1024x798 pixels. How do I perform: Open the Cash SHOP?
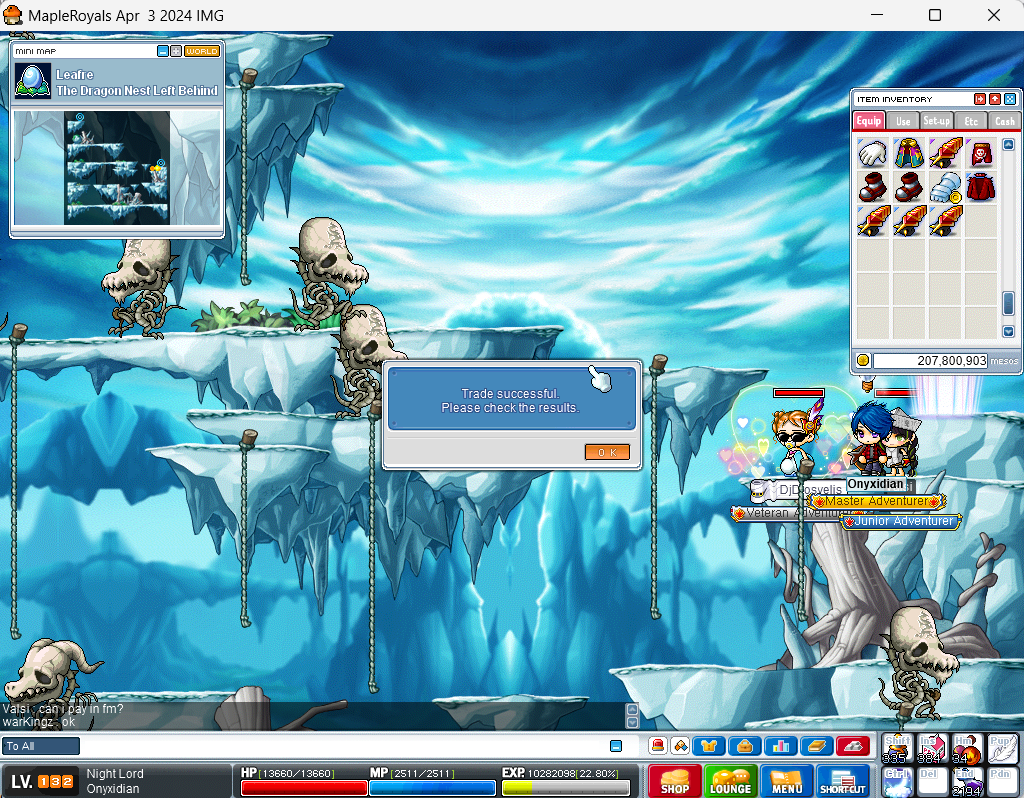click(x=674, y=782)
